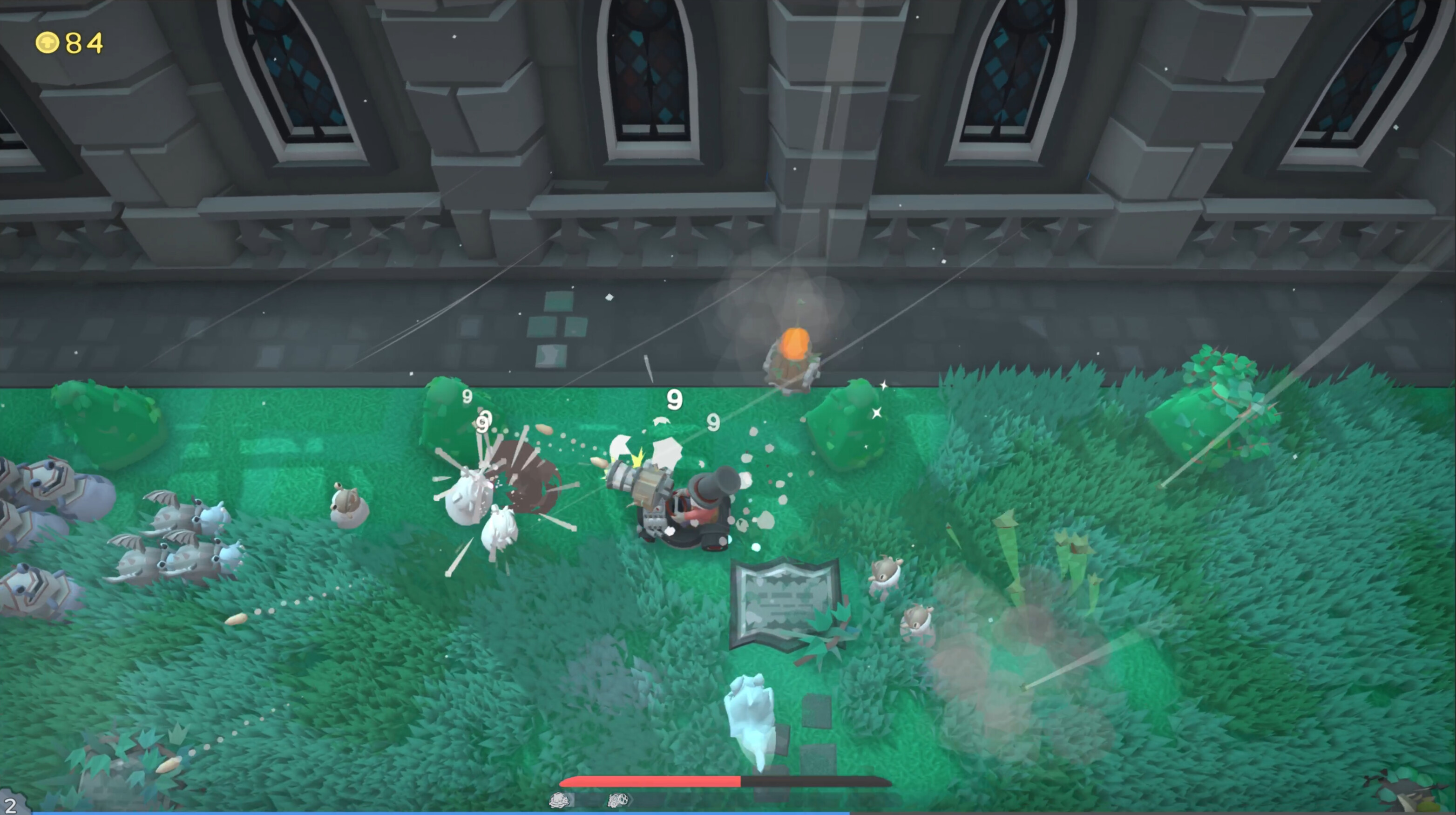
Task: Expand the coin counter showing 84
Action: tap(68, 41)
